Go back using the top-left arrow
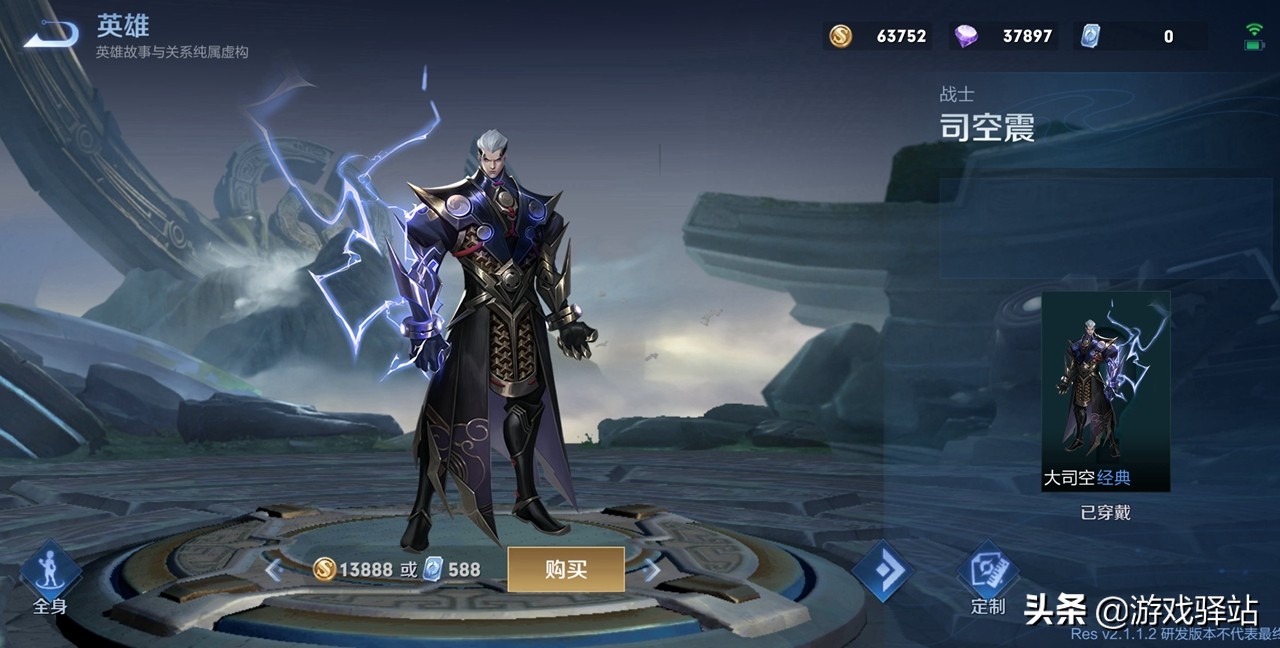 50,35
